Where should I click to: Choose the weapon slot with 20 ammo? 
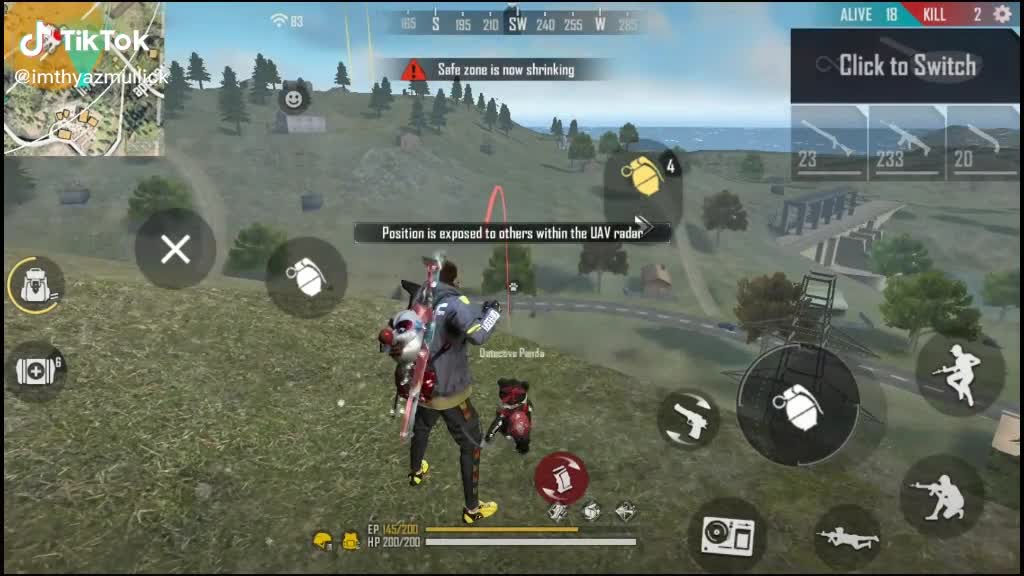tap(983, 143)
